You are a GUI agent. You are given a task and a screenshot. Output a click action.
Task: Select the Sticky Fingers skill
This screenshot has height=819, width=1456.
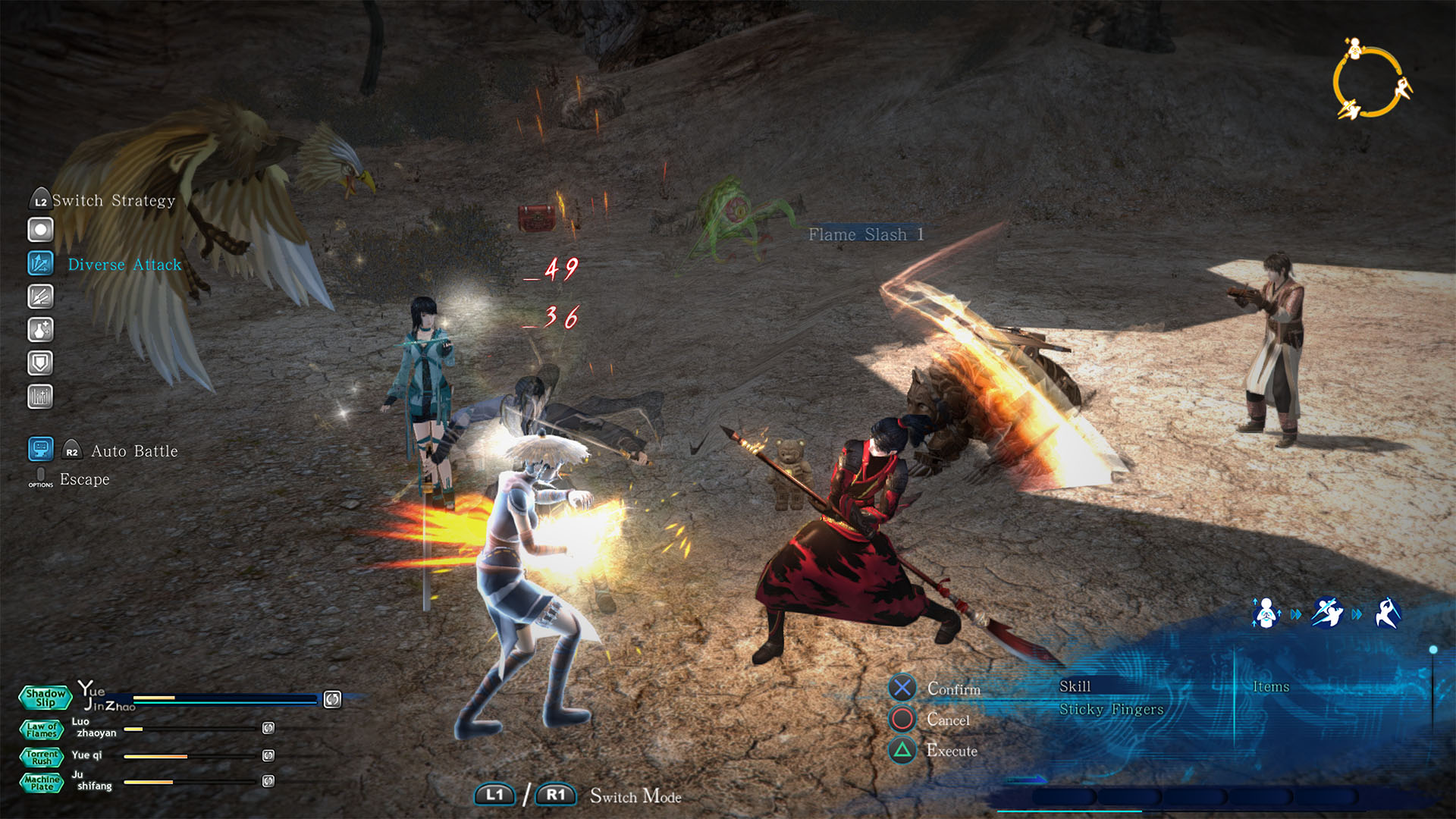(x=1111, y=710)
